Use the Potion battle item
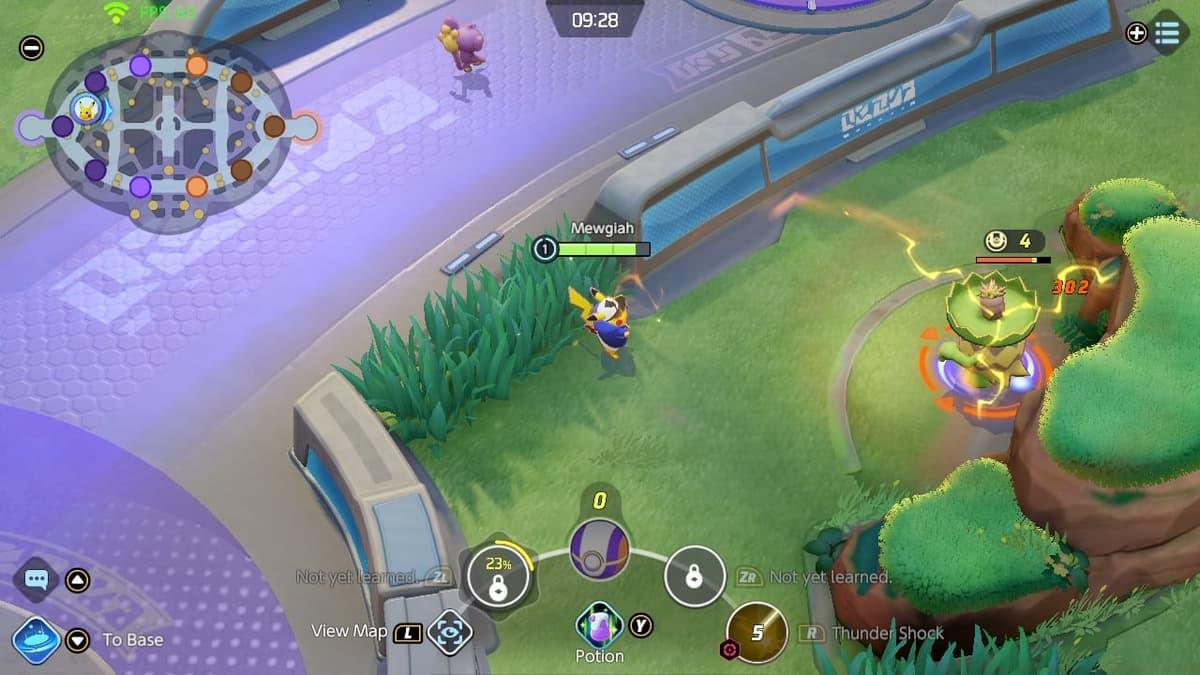The image size is (1200, 675). (x=599, y=626)
